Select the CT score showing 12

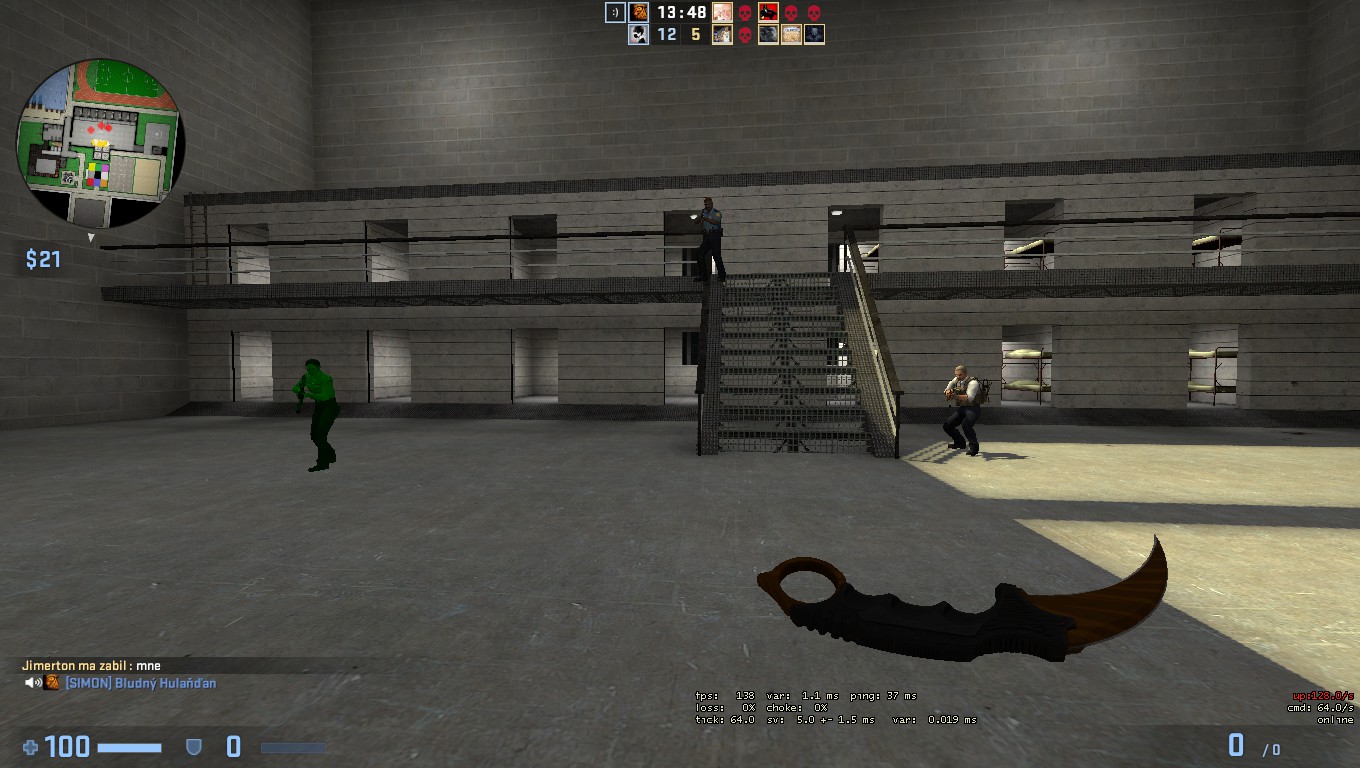[x=666, y=34]
